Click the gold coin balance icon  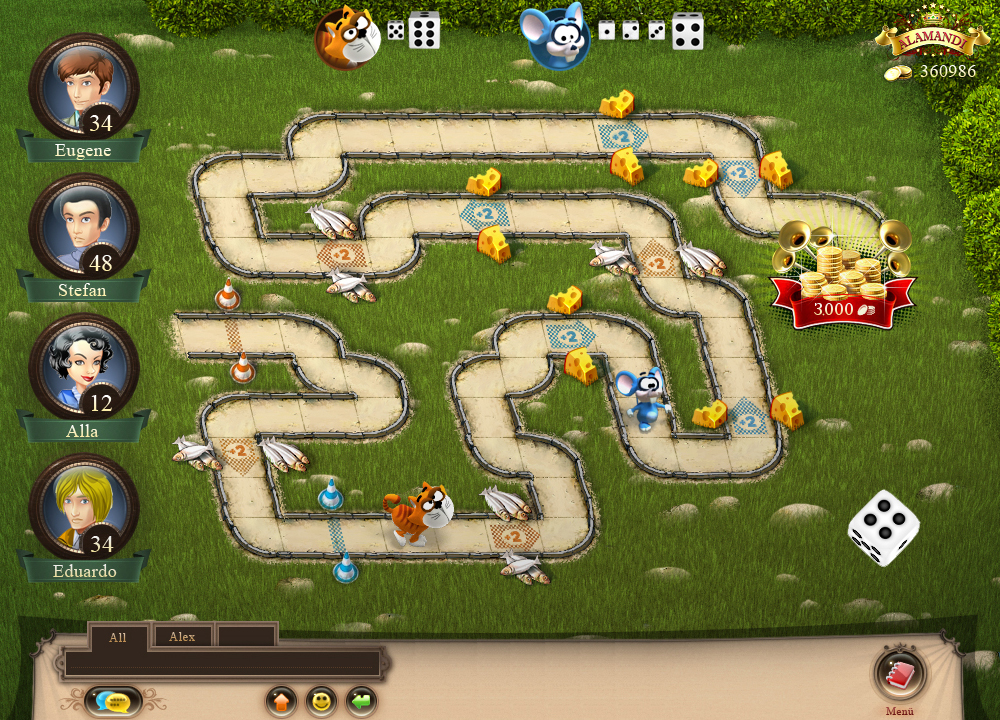coord(898,73)
